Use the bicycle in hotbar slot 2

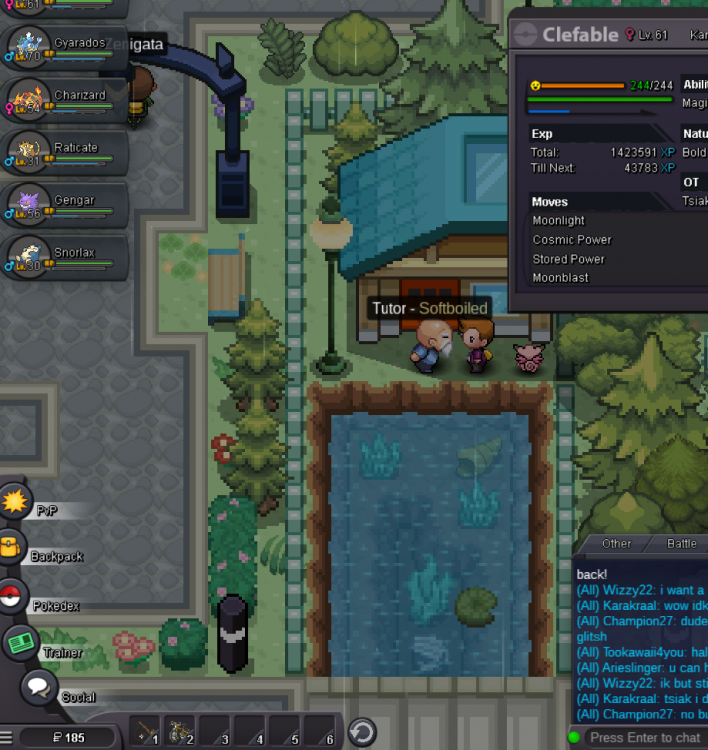pos(181,733)
